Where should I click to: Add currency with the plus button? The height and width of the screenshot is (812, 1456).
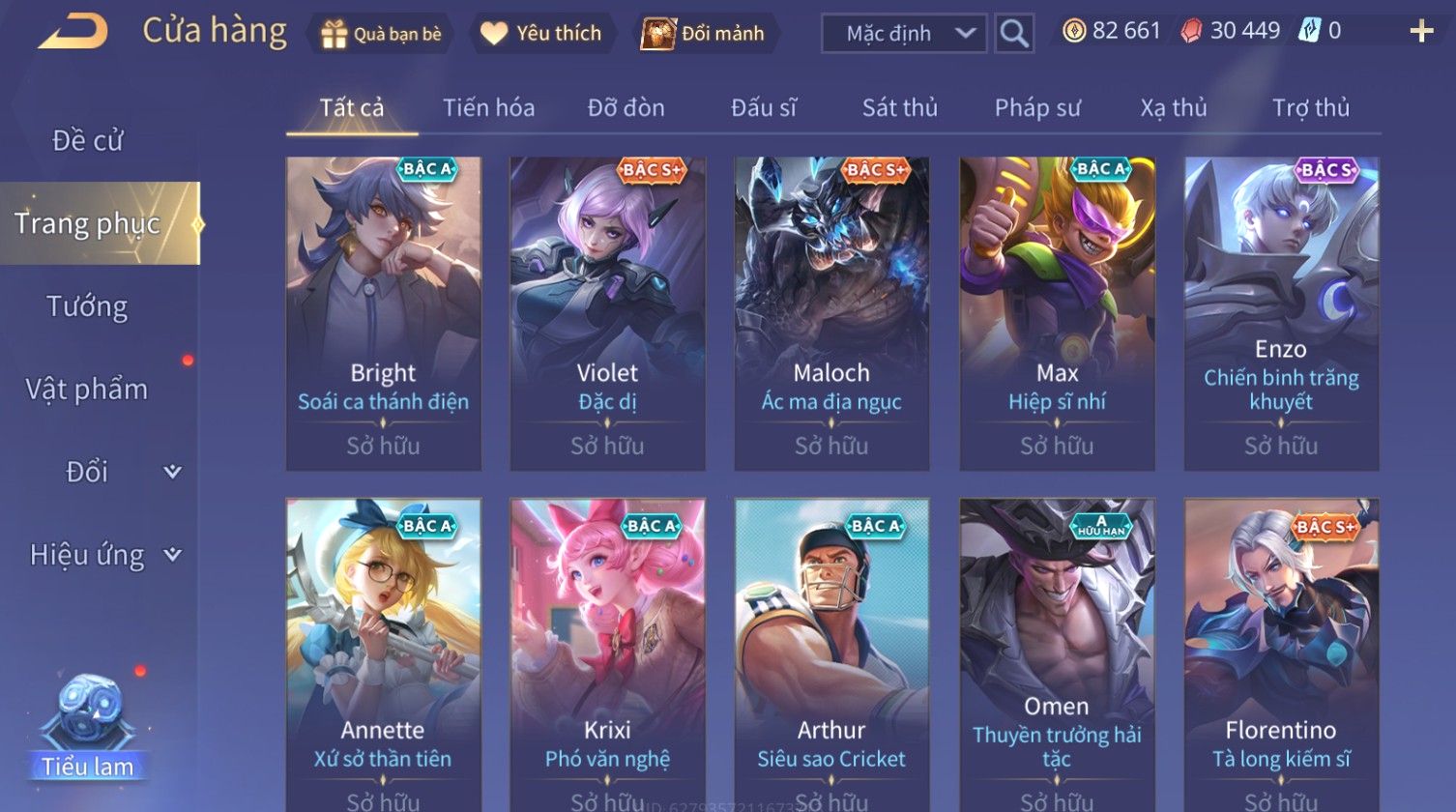(x=1420, y=32)
